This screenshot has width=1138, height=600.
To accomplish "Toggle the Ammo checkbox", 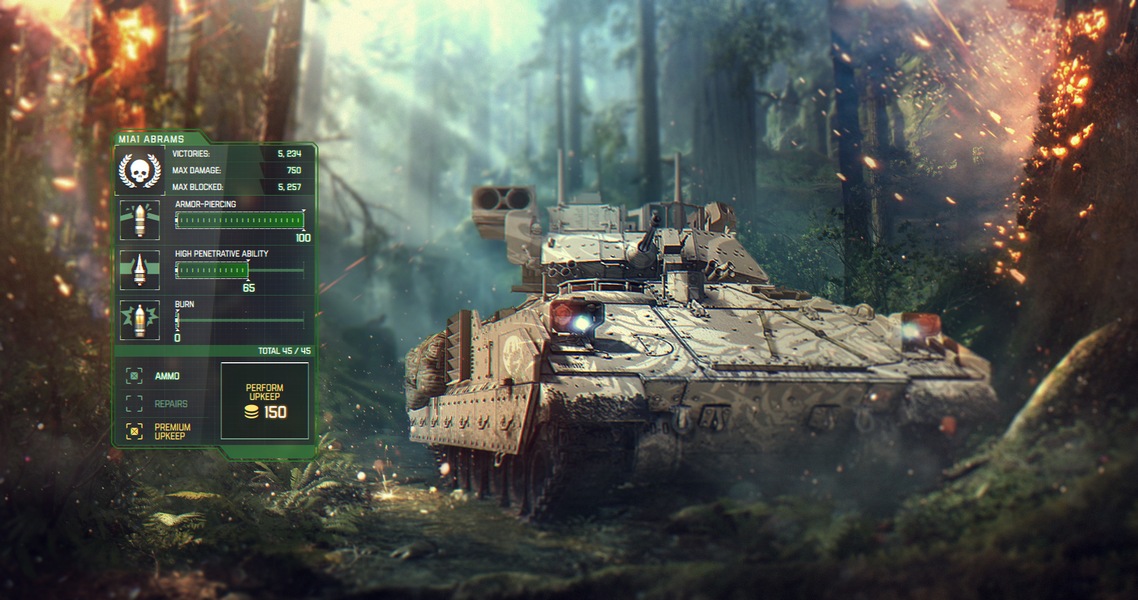I will click(x=134, y=376).
